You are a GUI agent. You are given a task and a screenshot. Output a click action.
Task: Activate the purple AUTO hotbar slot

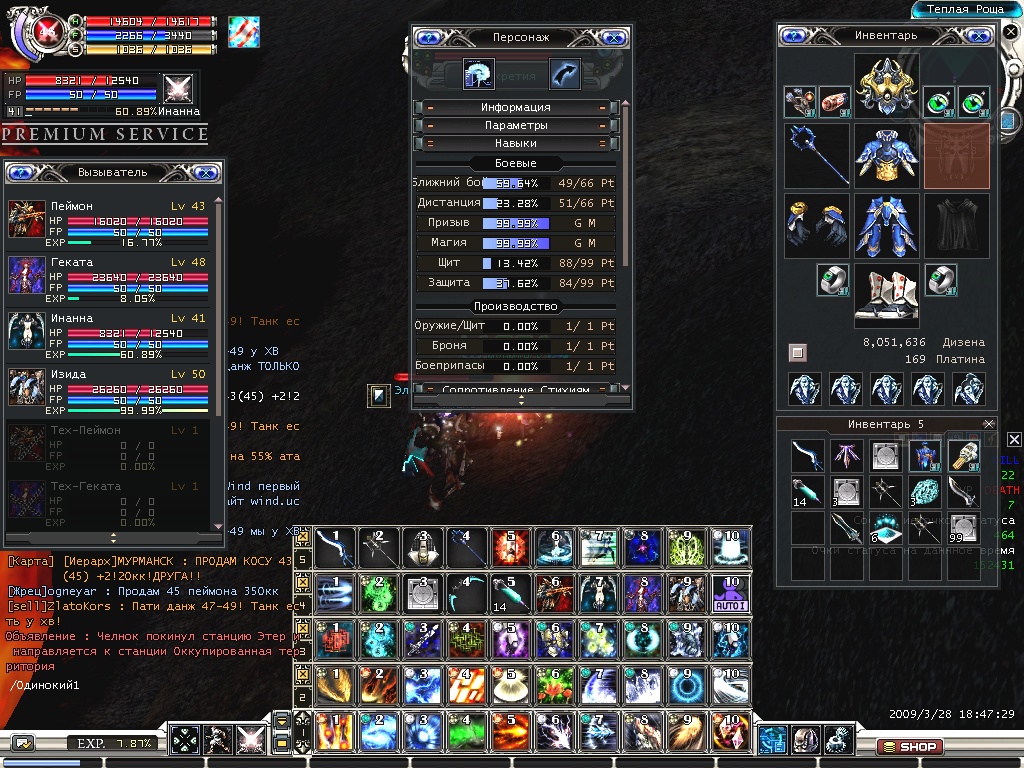pos(730,592)
